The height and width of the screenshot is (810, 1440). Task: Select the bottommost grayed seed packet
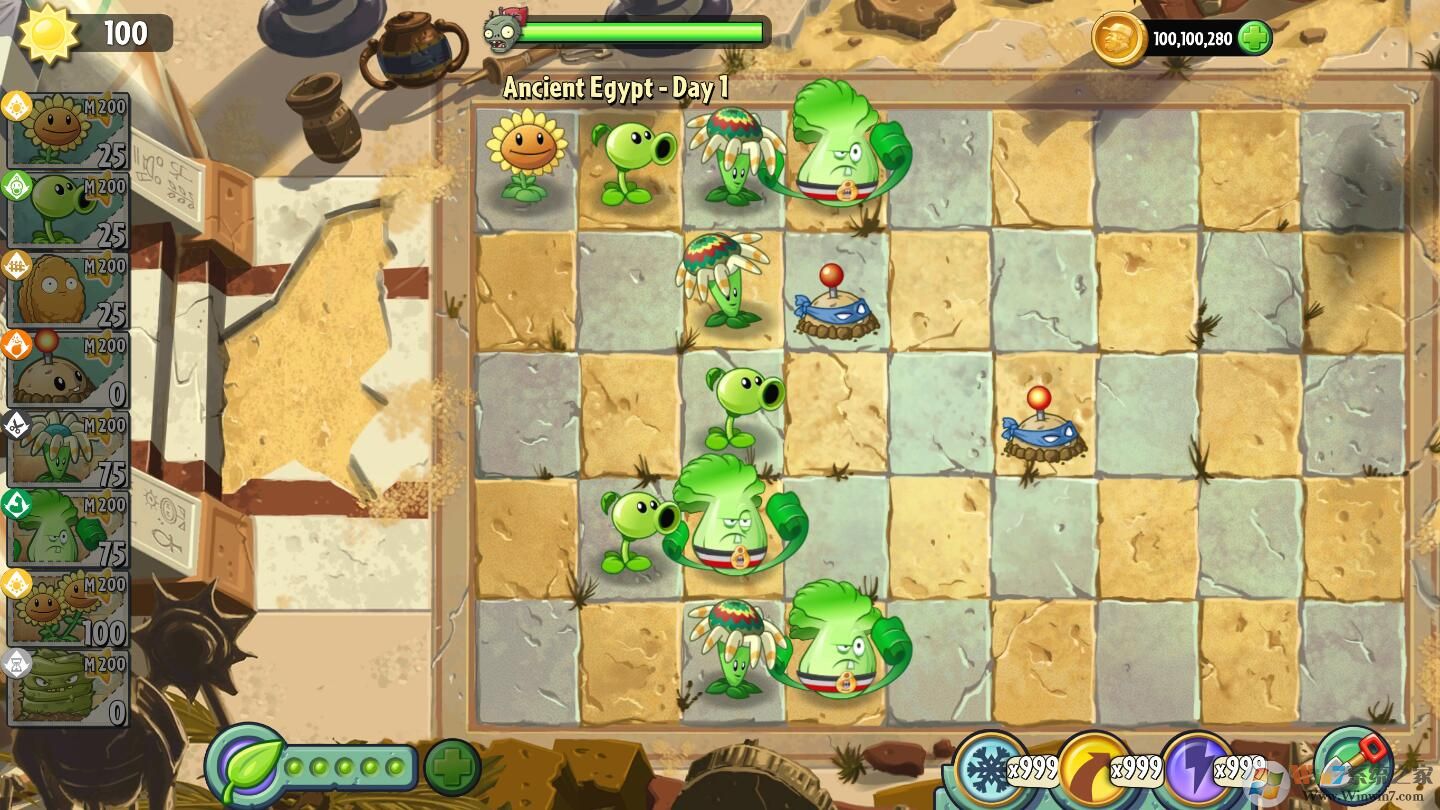point(65,685)
